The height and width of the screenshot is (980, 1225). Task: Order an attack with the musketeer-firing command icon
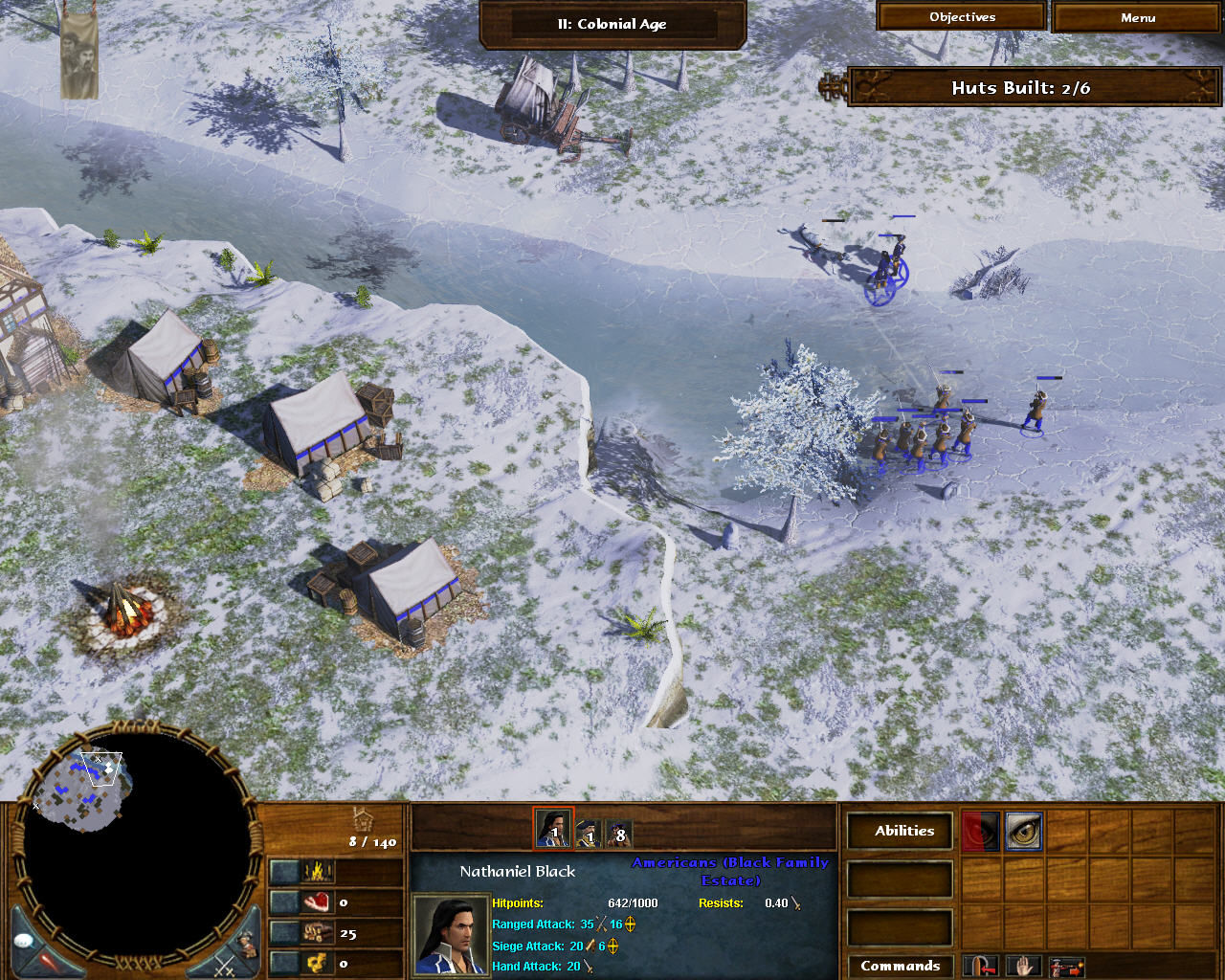click(x=1066, y=968)
